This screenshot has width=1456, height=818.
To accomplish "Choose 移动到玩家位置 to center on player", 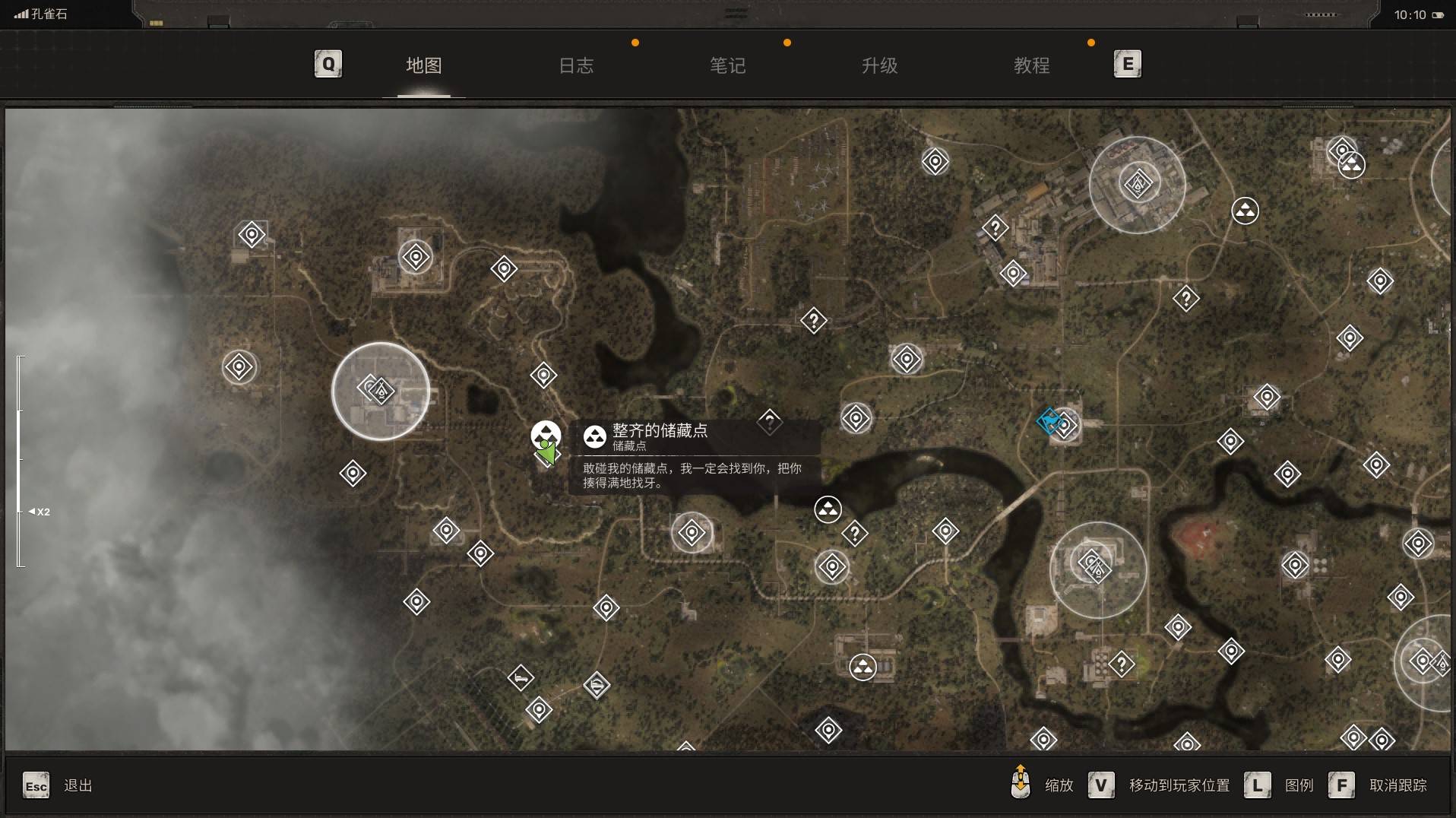I will (x=1179, y=785).
